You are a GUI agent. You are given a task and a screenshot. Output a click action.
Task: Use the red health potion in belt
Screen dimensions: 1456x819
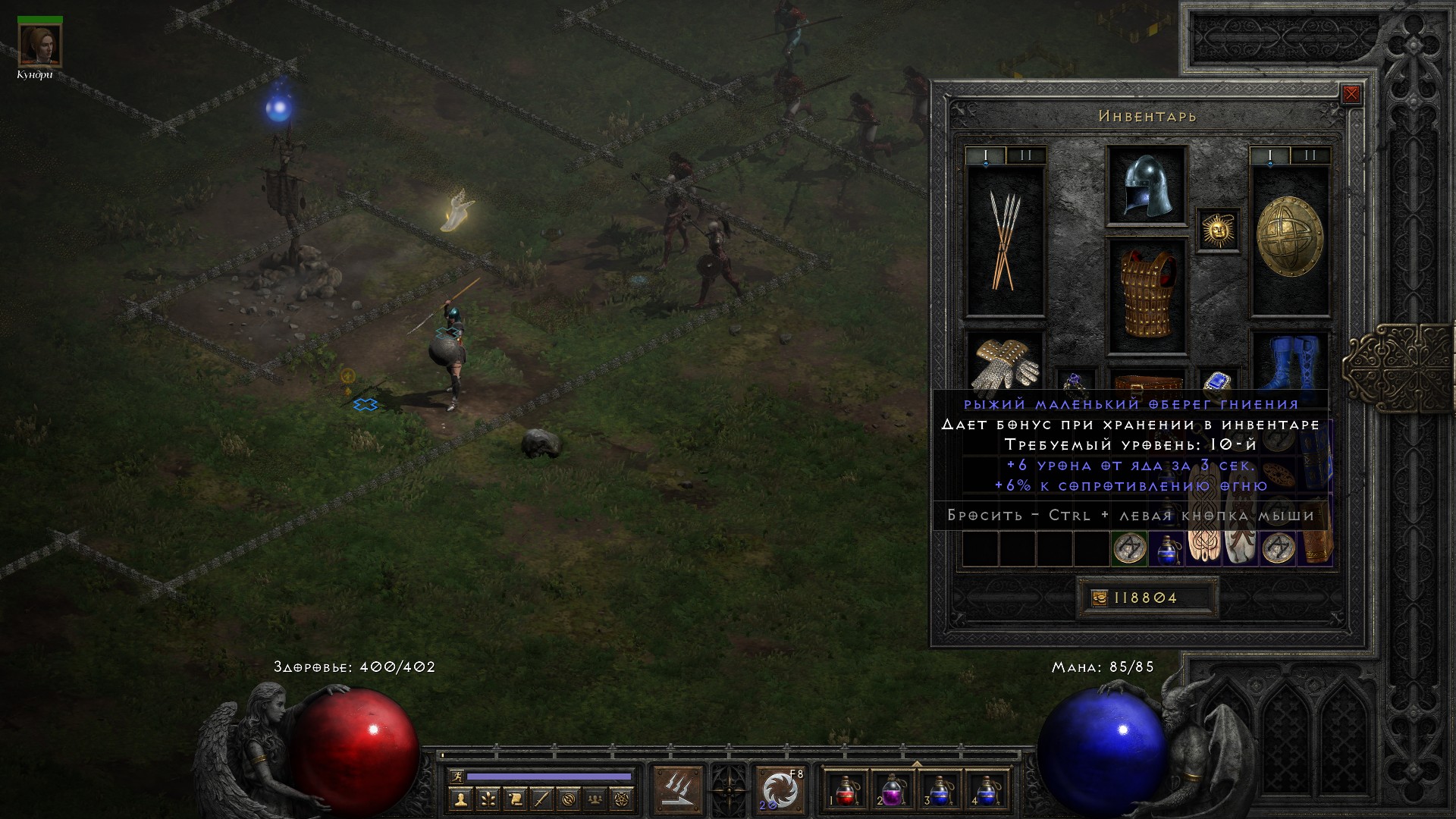pyautogui.click(x=844, y=790)
